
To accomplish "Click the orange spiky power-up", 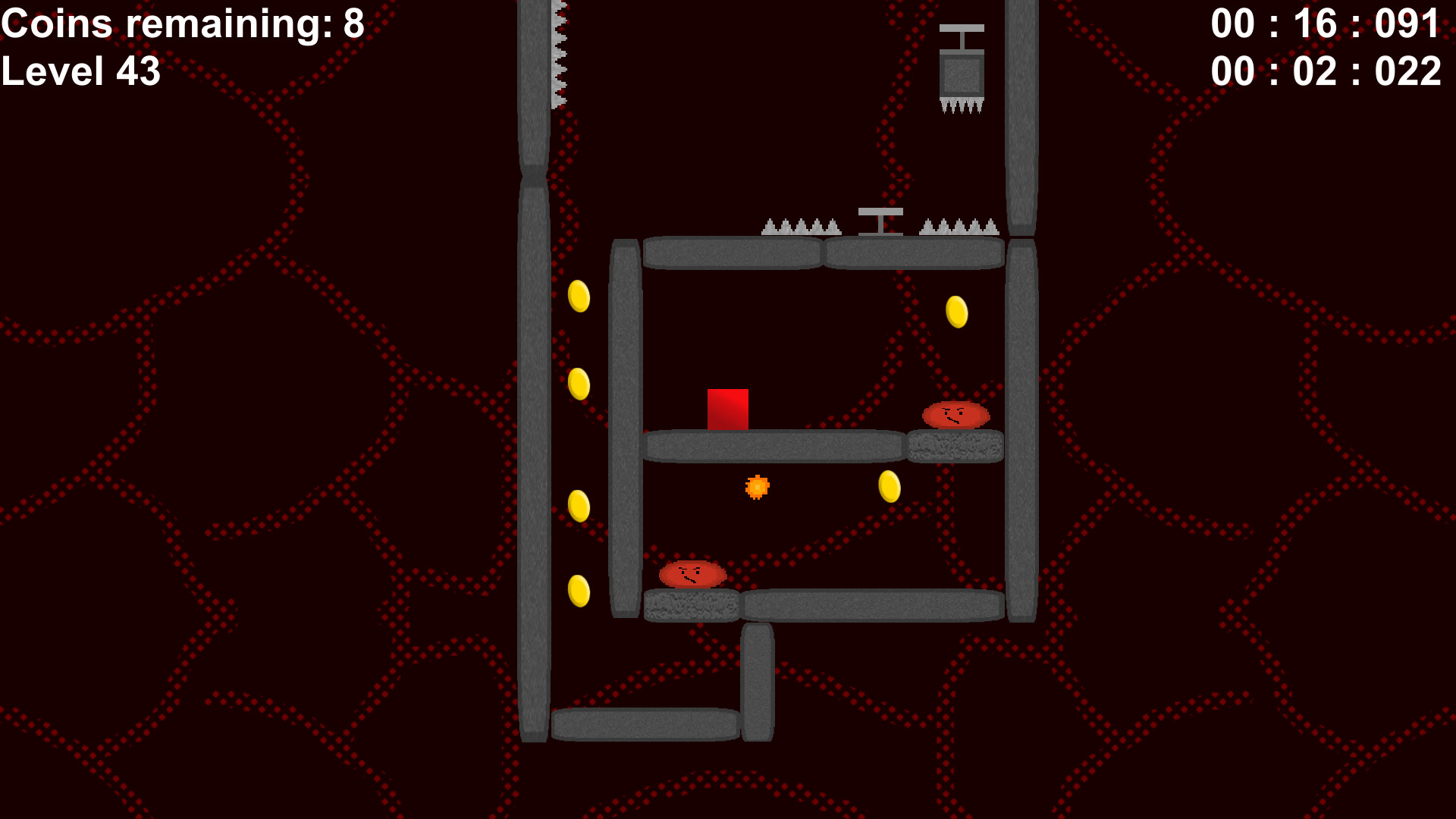I will 758,486.
